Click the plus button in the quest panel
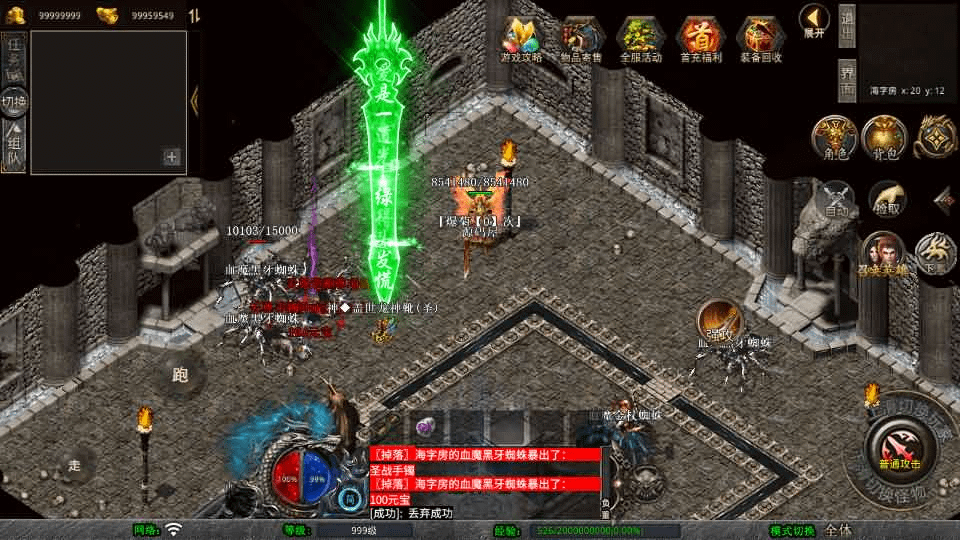960x540 pixels. coord(172,157)
